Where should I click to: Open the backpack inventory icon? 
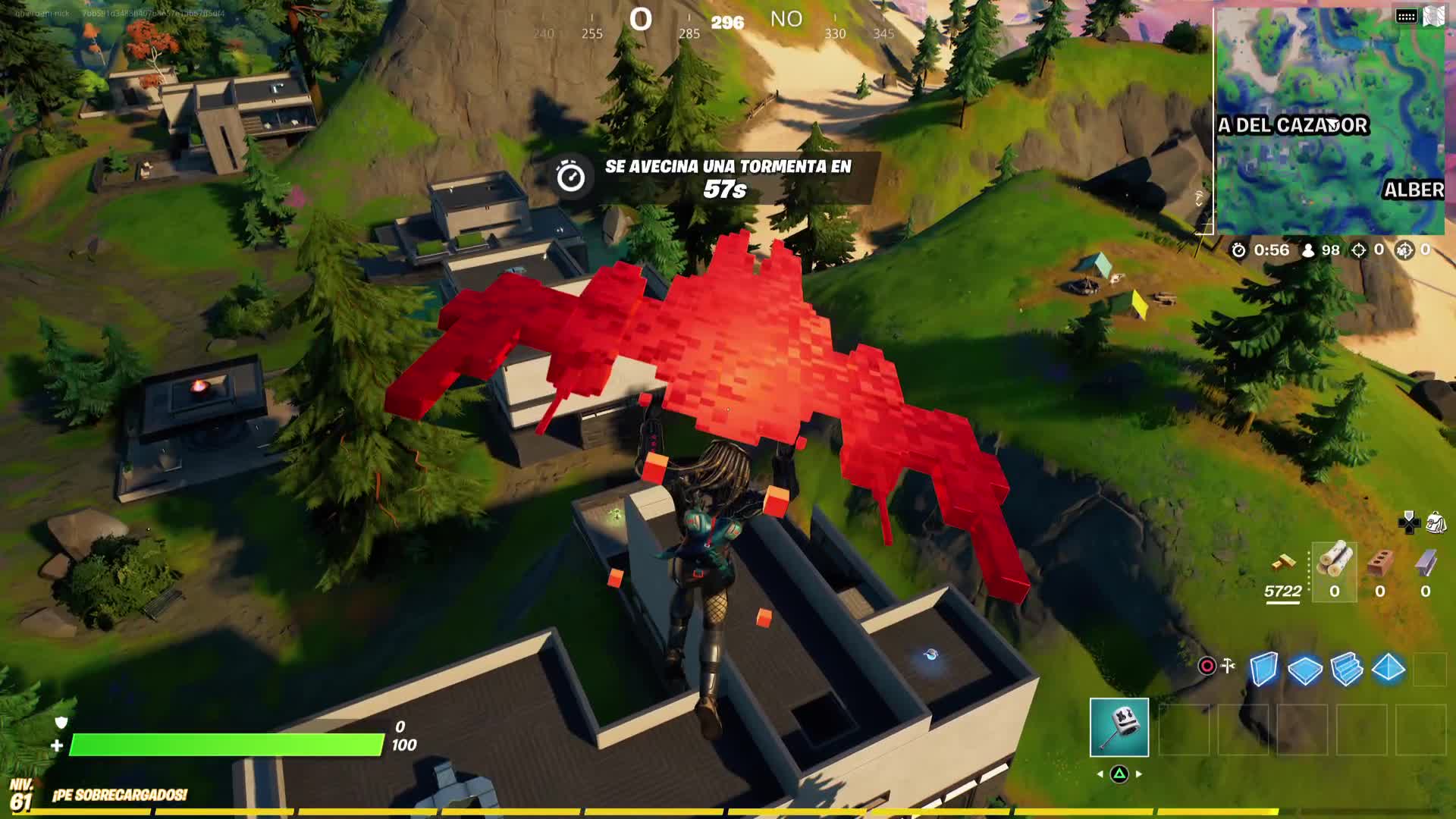tap(1436, 522)
